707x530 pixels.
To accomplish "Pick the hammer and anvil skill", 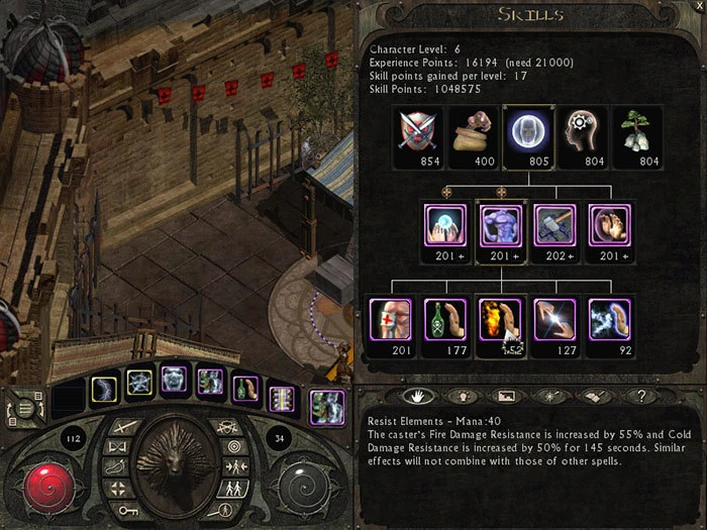I will coord(554,226).
